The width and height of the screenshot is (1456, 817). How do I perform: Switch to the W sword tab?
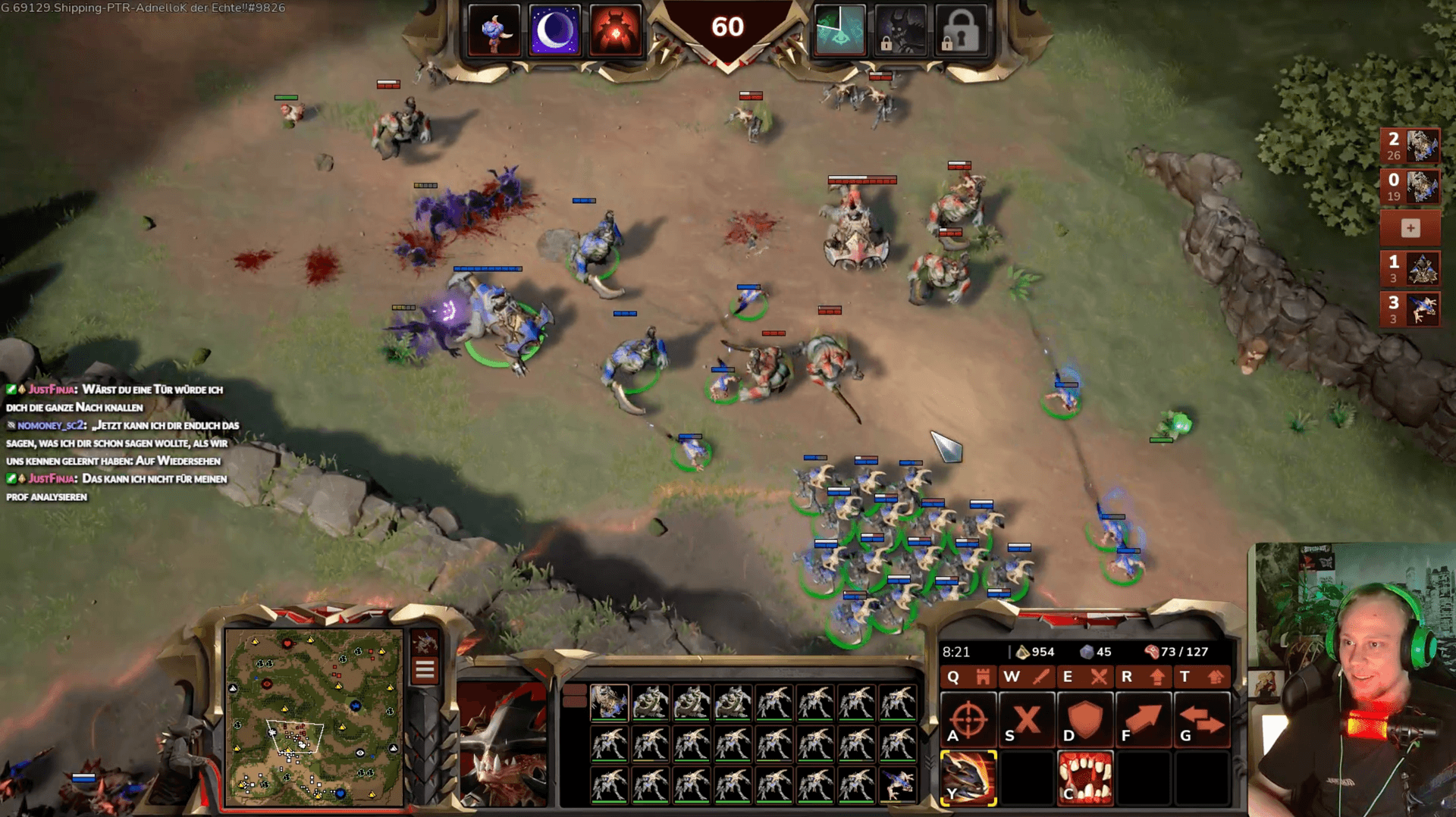coord(1027,676)
